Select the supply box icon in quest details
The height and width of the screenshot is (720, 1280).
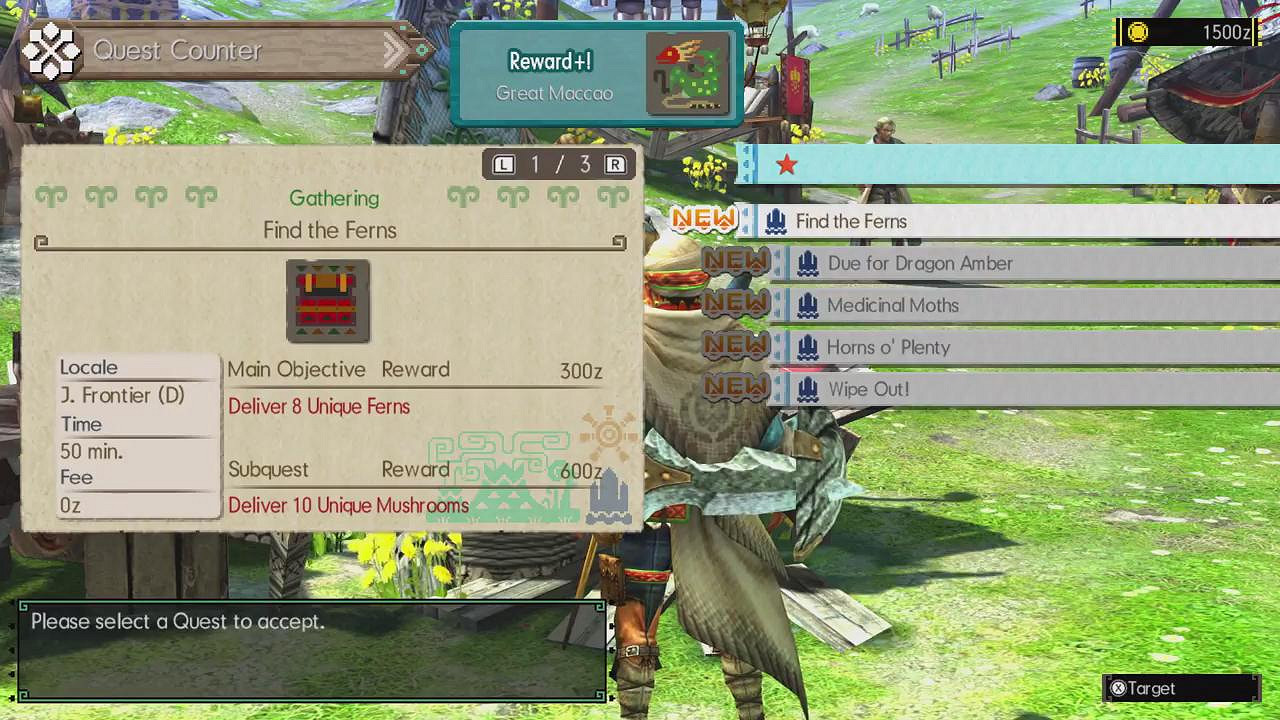[327, 302]
